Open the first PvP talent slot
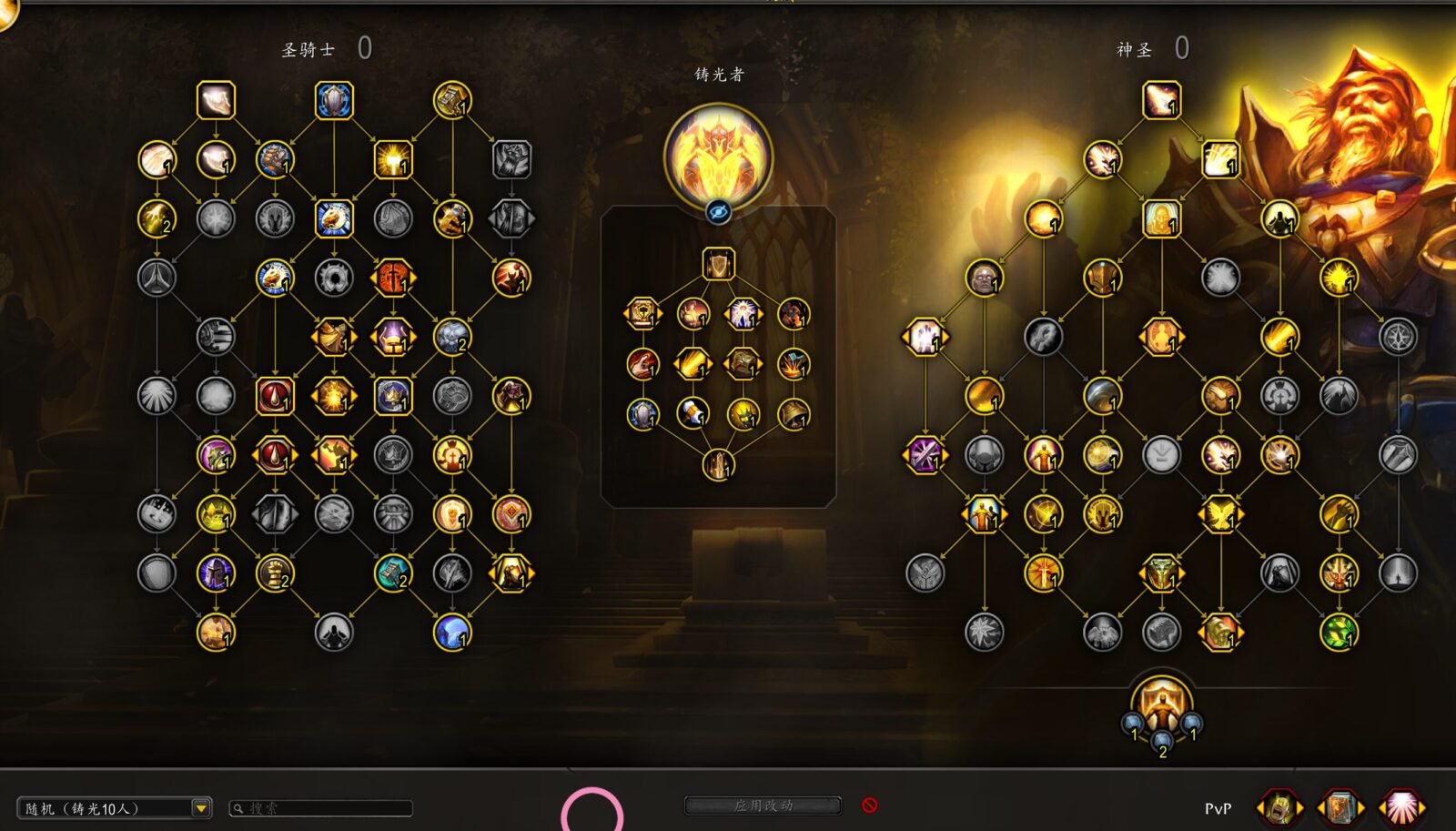The image size is (1456, 831). coord(1279,807)
